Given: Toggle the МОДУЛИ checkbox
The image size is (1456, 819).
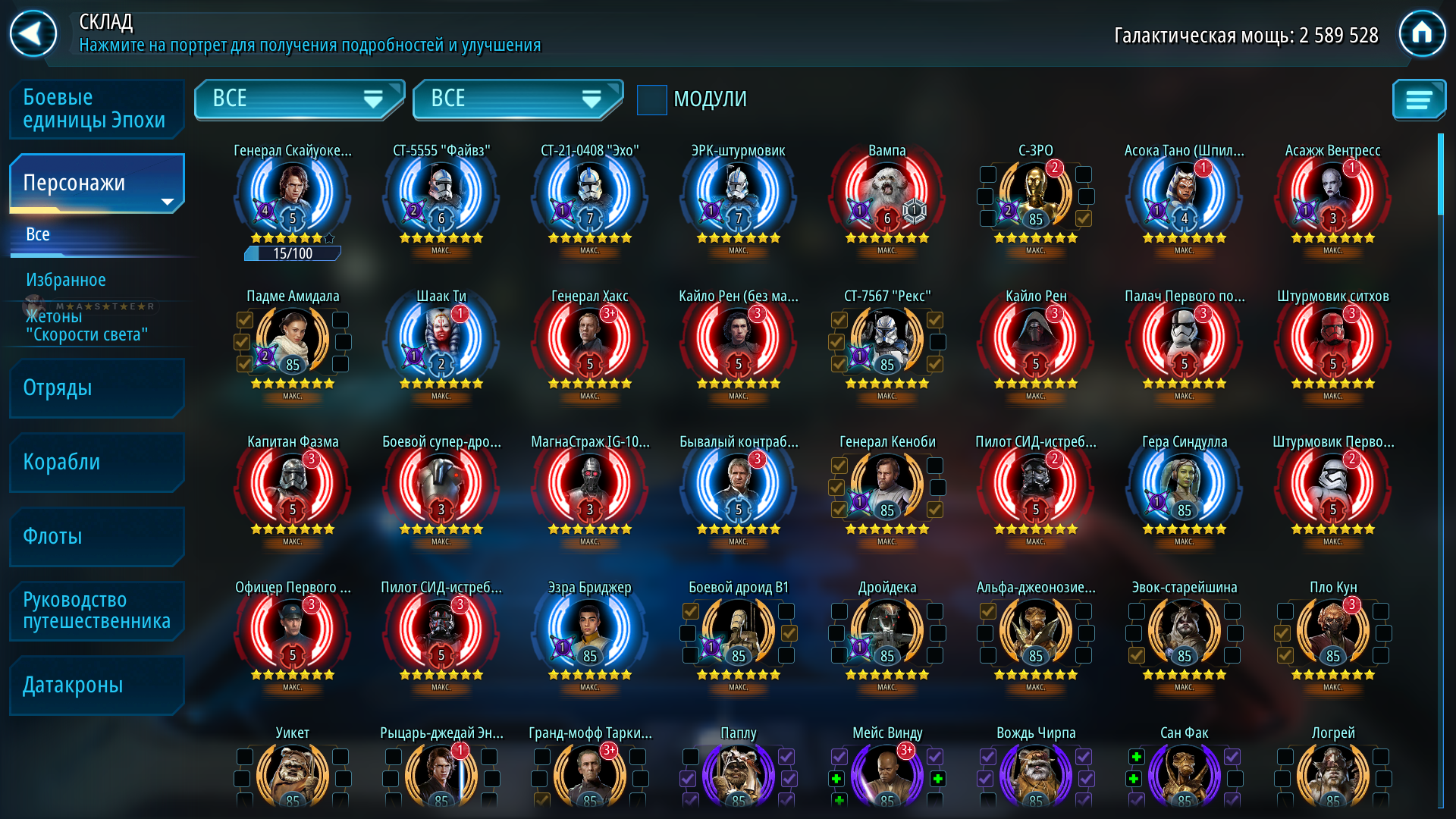Looking at the screenshot, I should [x=651, y=99].
